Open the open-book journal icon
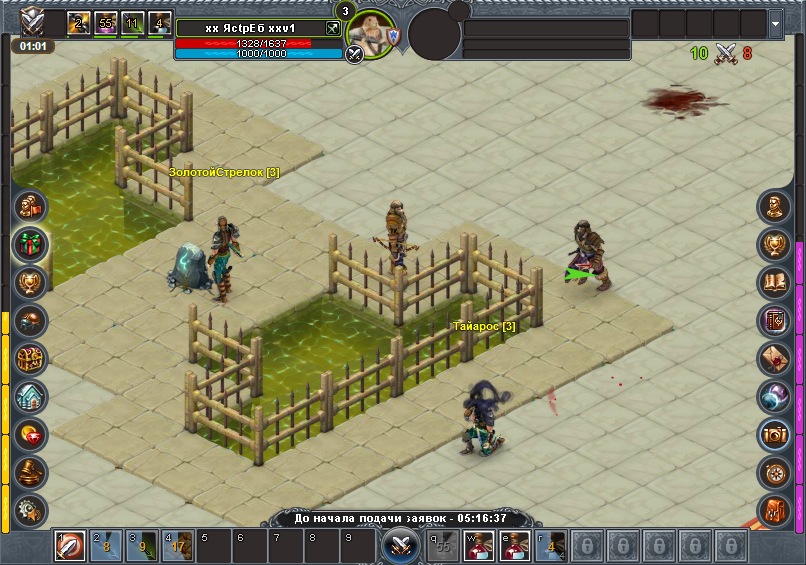The height and width of the screenshot is (565, 806). [x=775, y=283]
